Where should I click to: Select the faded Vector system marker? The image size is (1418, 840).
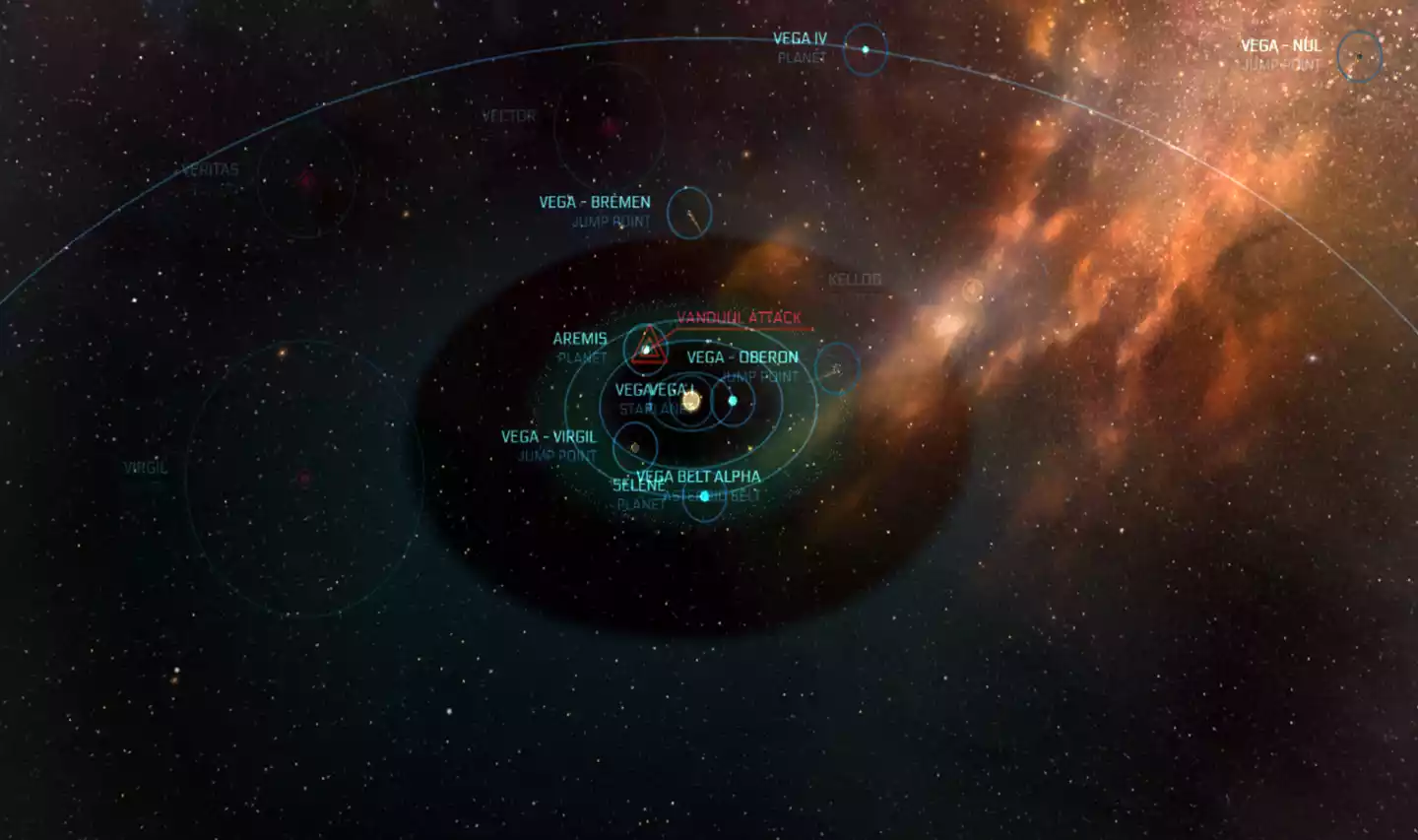[x=610, y=126]
